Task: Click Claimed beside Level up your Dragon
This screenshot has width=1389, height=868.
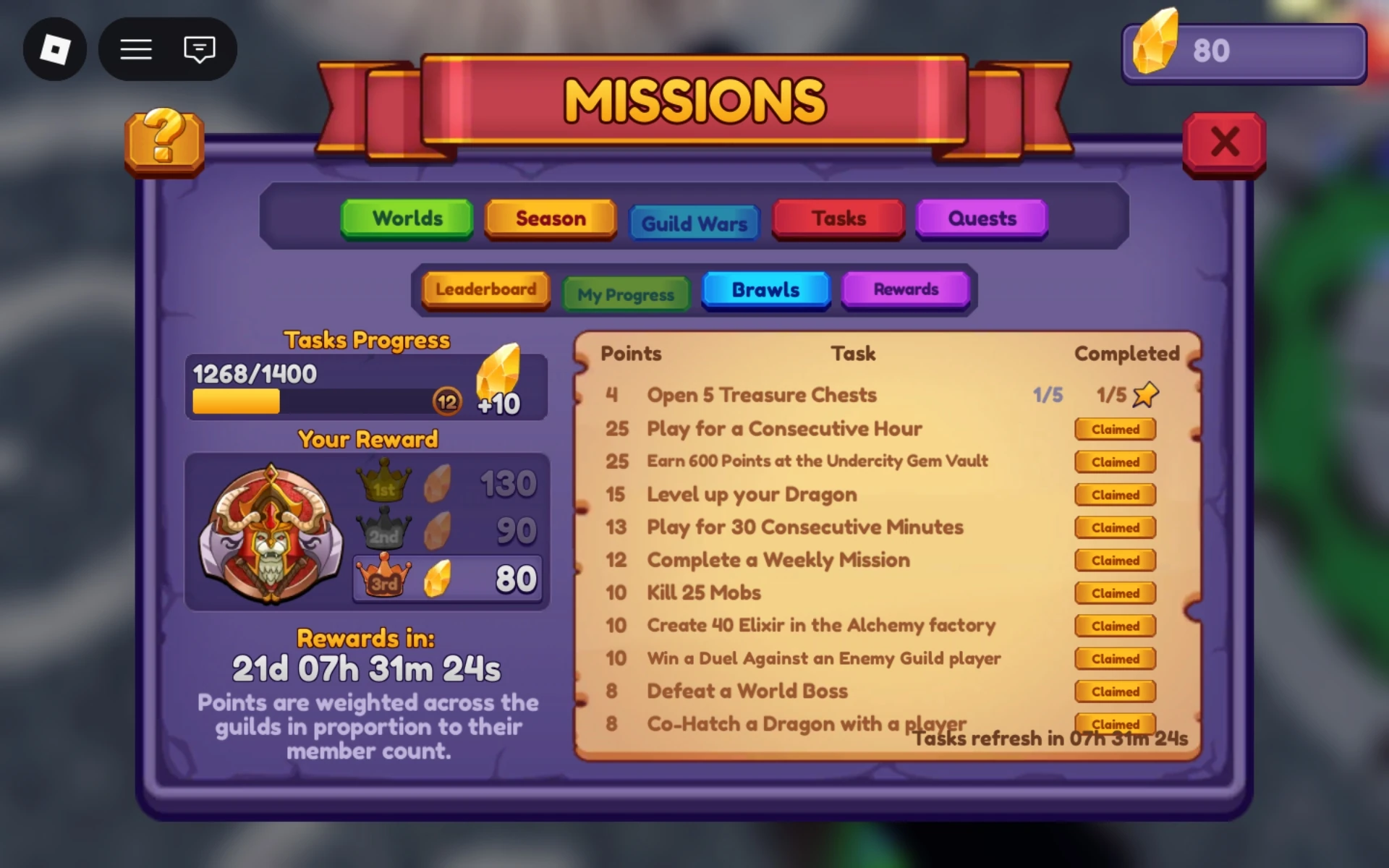Action: pyautogui.click(x=1115, y=495)
